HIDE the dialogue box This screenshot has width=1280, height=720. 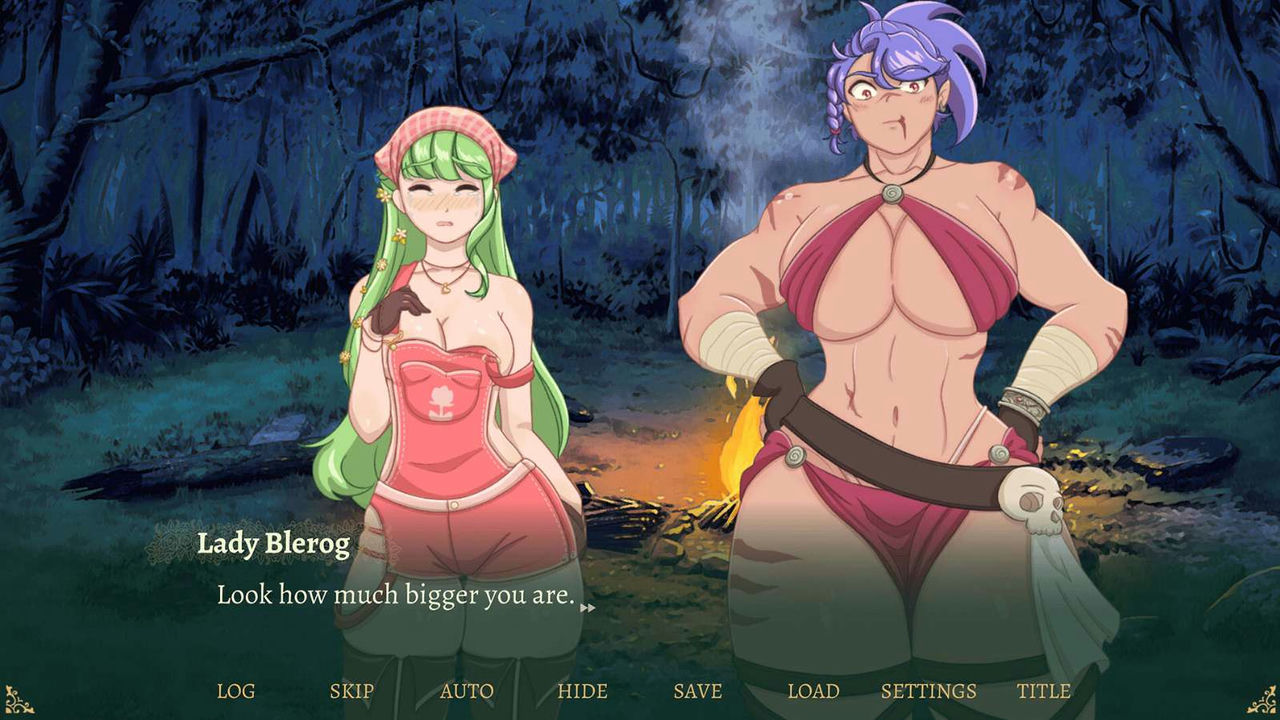point(585,690)
